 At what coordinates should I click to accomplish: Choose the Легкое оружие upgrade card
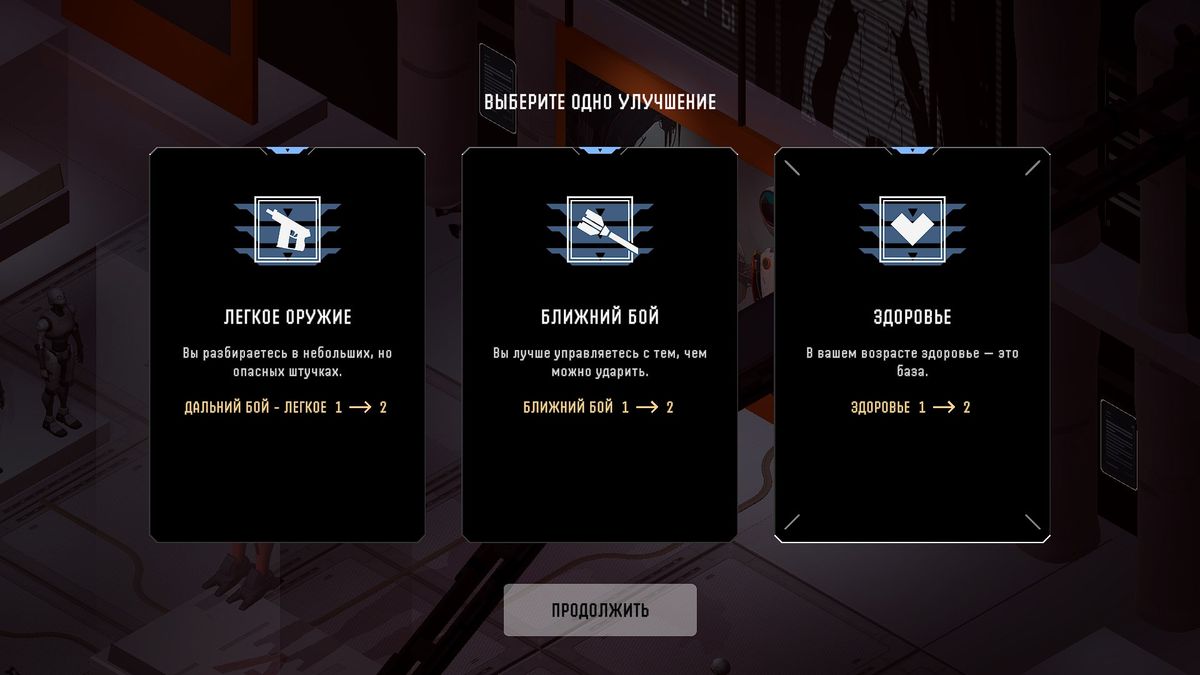click(x=287, y=345)
